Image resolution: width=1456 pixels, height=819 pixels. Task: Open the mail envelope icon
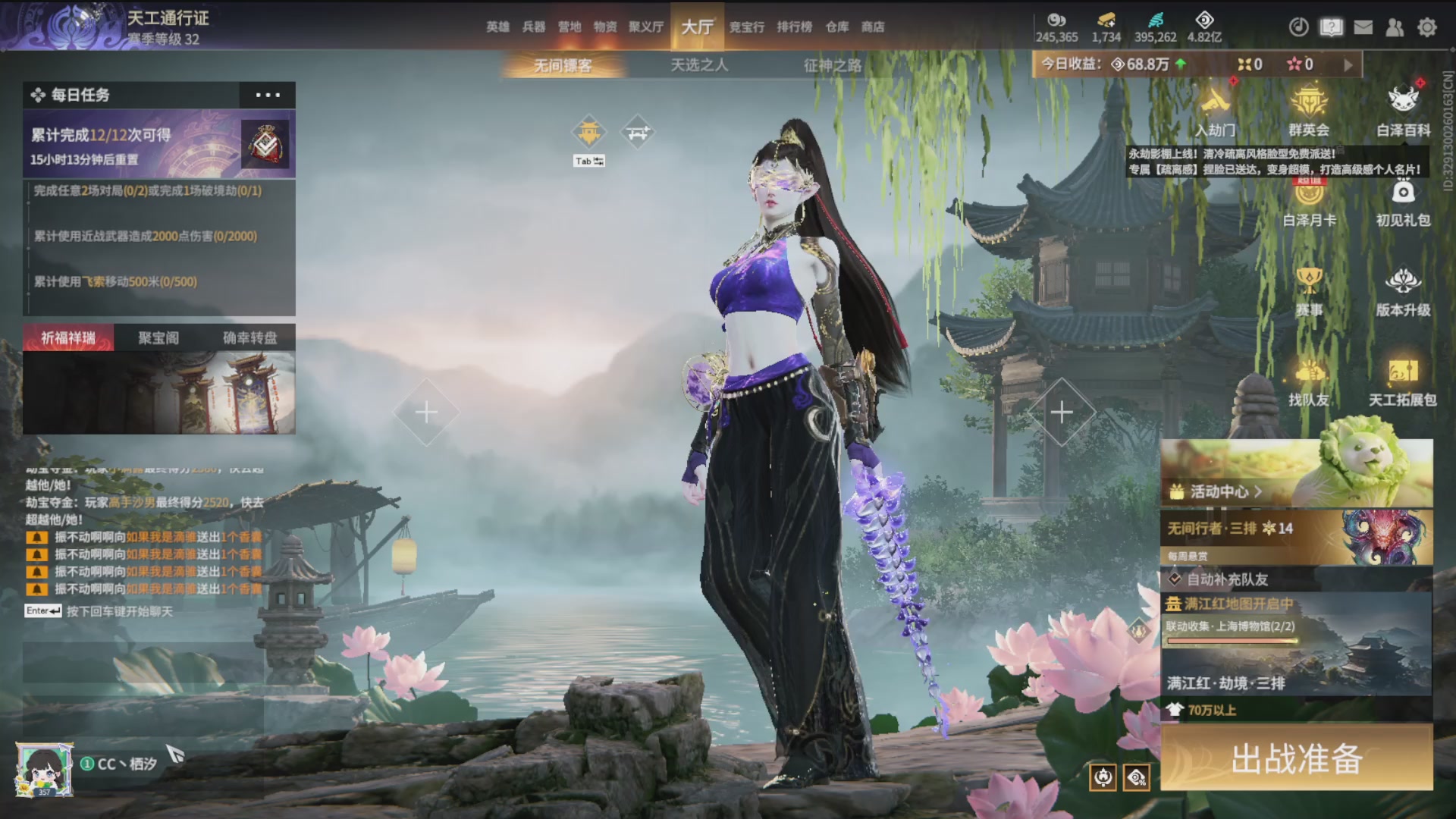[1363, 27]
